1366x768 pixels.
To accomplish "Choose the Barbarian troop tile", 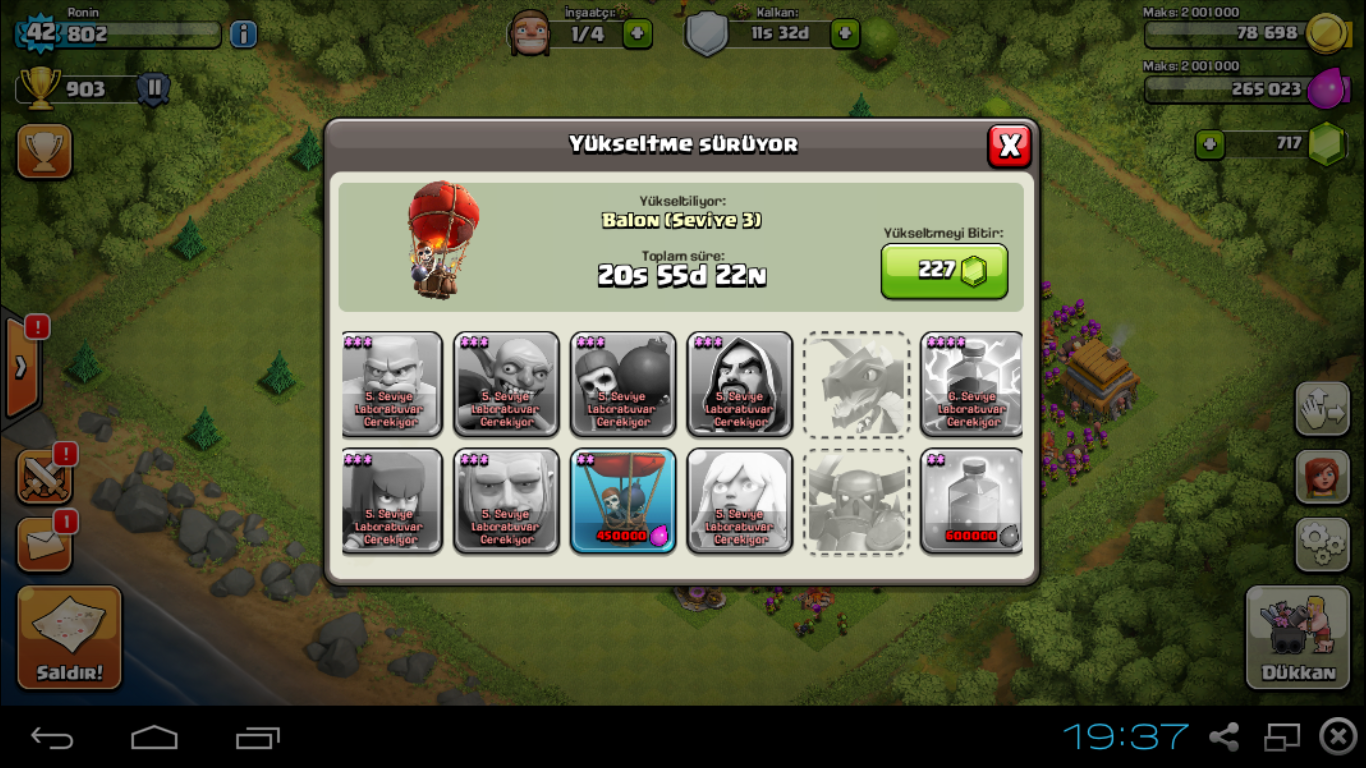I will pos(392,385).
